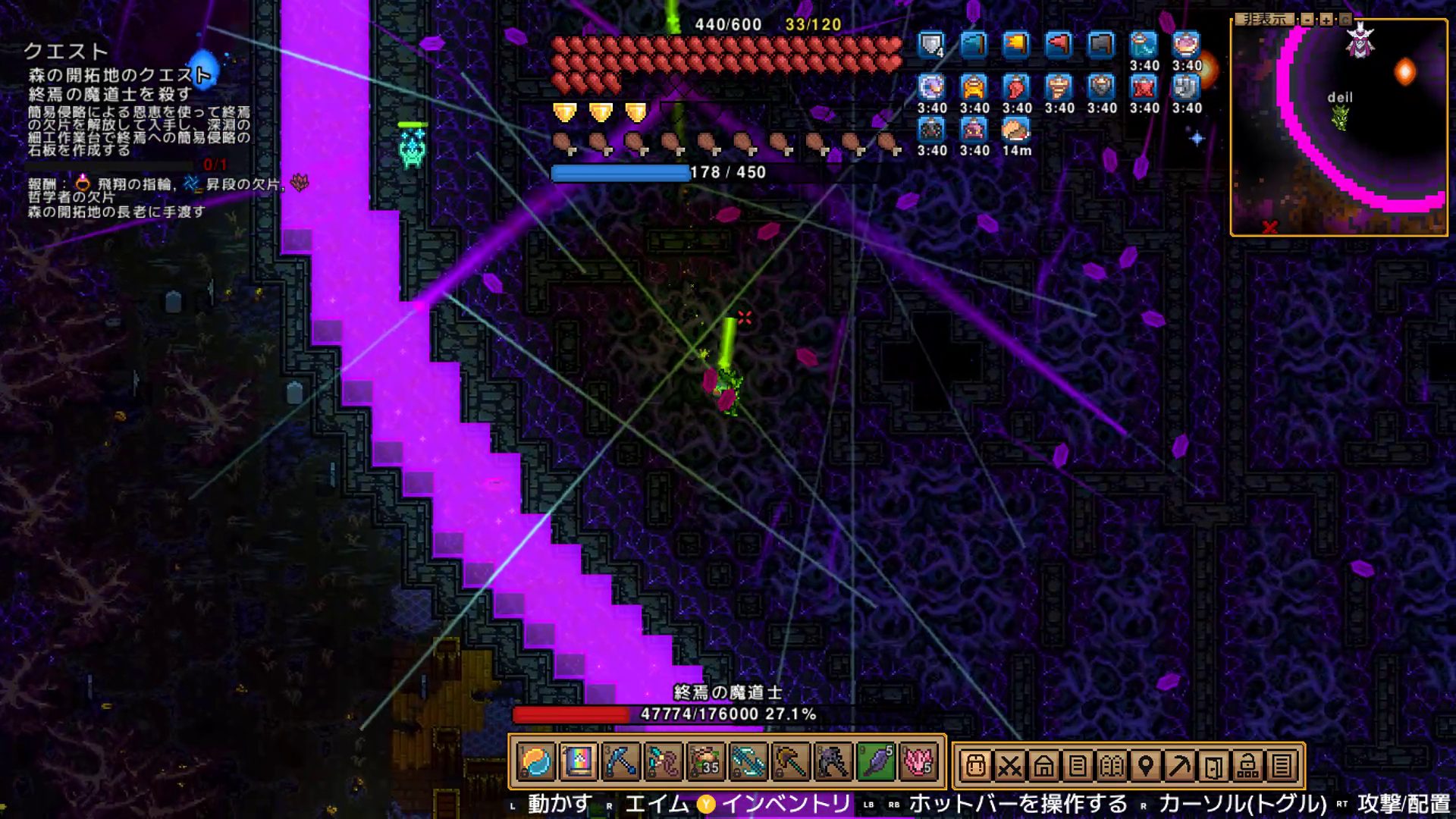Click the quest tracker title クエスト
This screenshot has height=819, width=1456.
(x=66, y=51)
